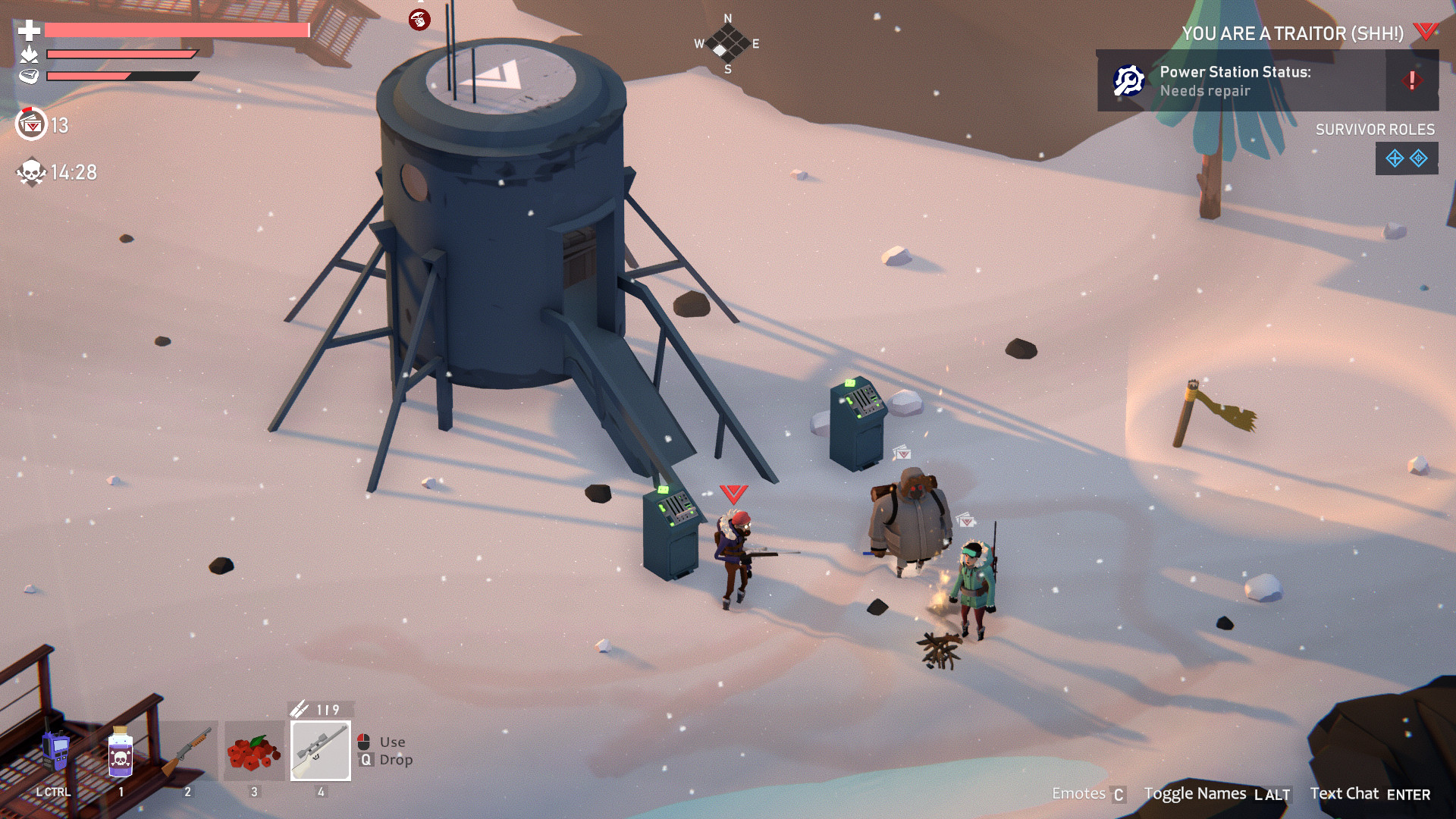Viewport: 1456px width, 819px height.
Task: Expand the Survivor Roles section
Action: coord(1376,130)
